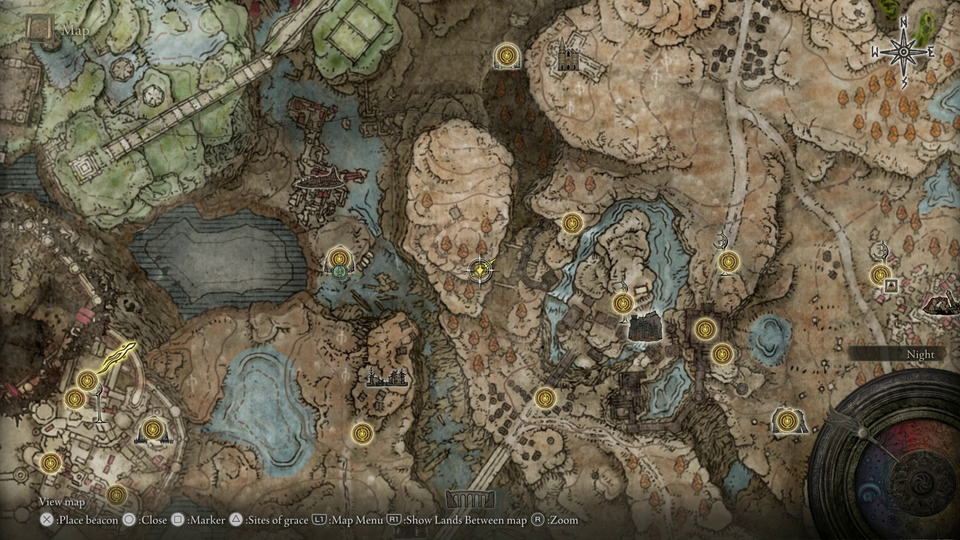Select the grace beside the church ruins icon
Screen dimensions: 960x540
click(507, 56)
